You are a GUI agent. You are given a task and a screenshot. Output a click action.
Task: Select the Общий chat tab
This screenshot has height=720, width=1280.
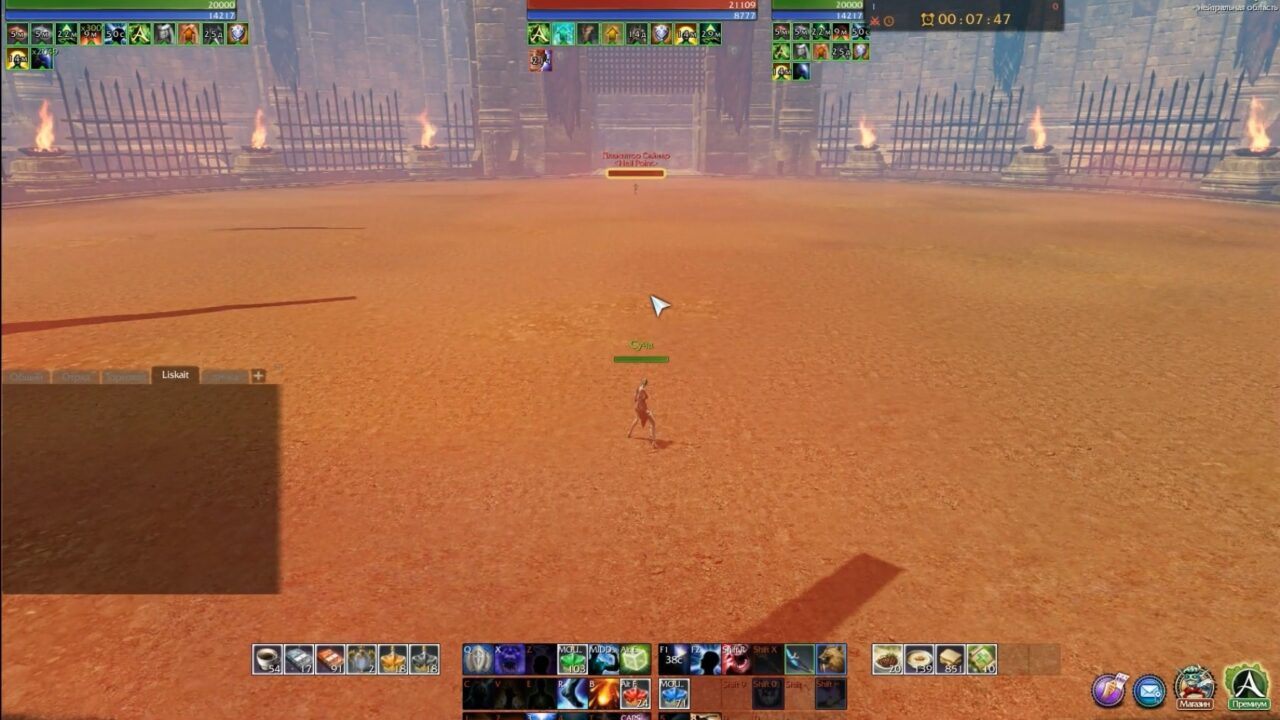[x=25, y=377]
